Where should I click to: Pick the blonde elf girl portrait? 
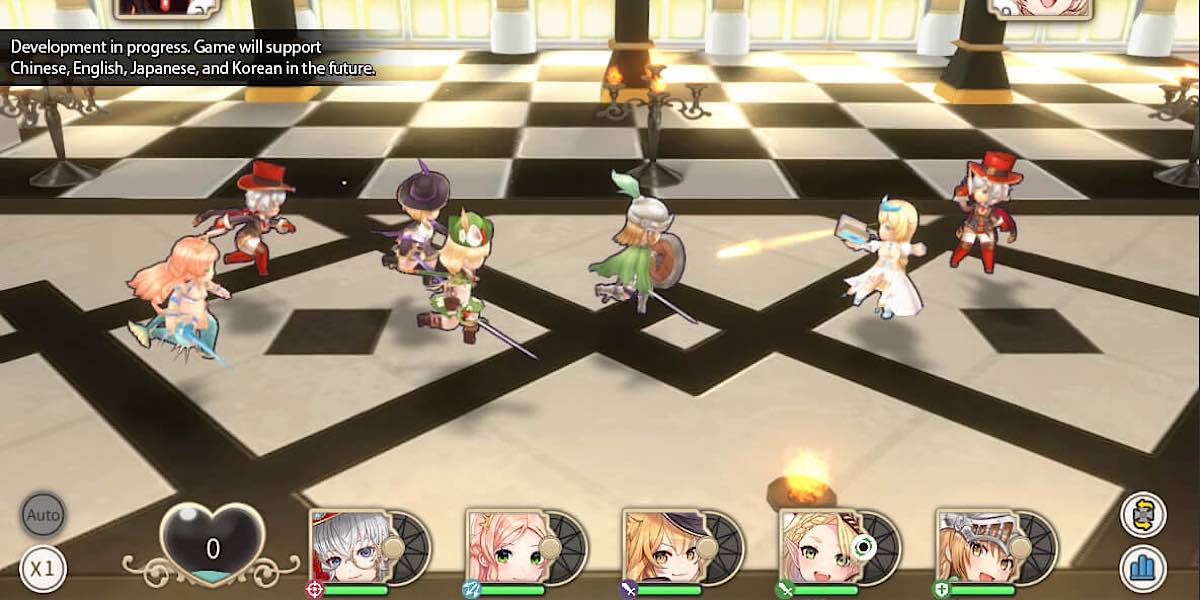820,548
